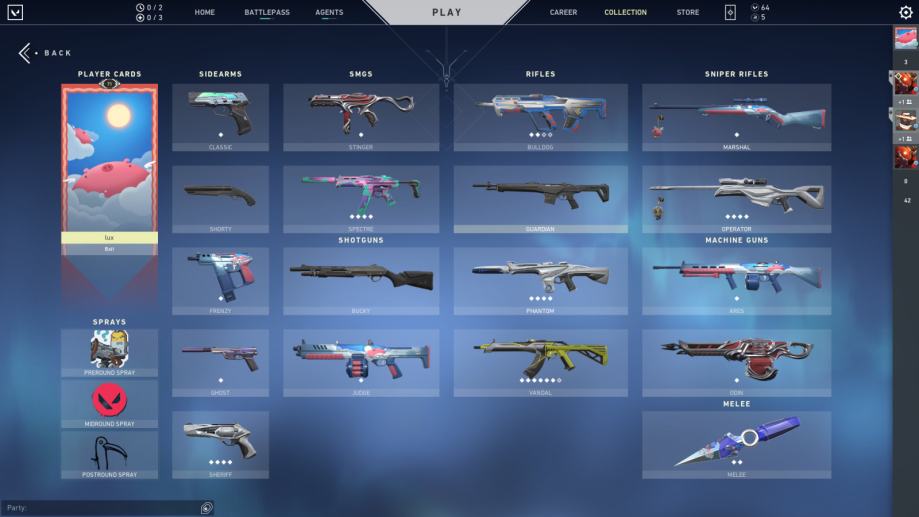
Task: Change the lux player card
Action: (x=110, y=165)
